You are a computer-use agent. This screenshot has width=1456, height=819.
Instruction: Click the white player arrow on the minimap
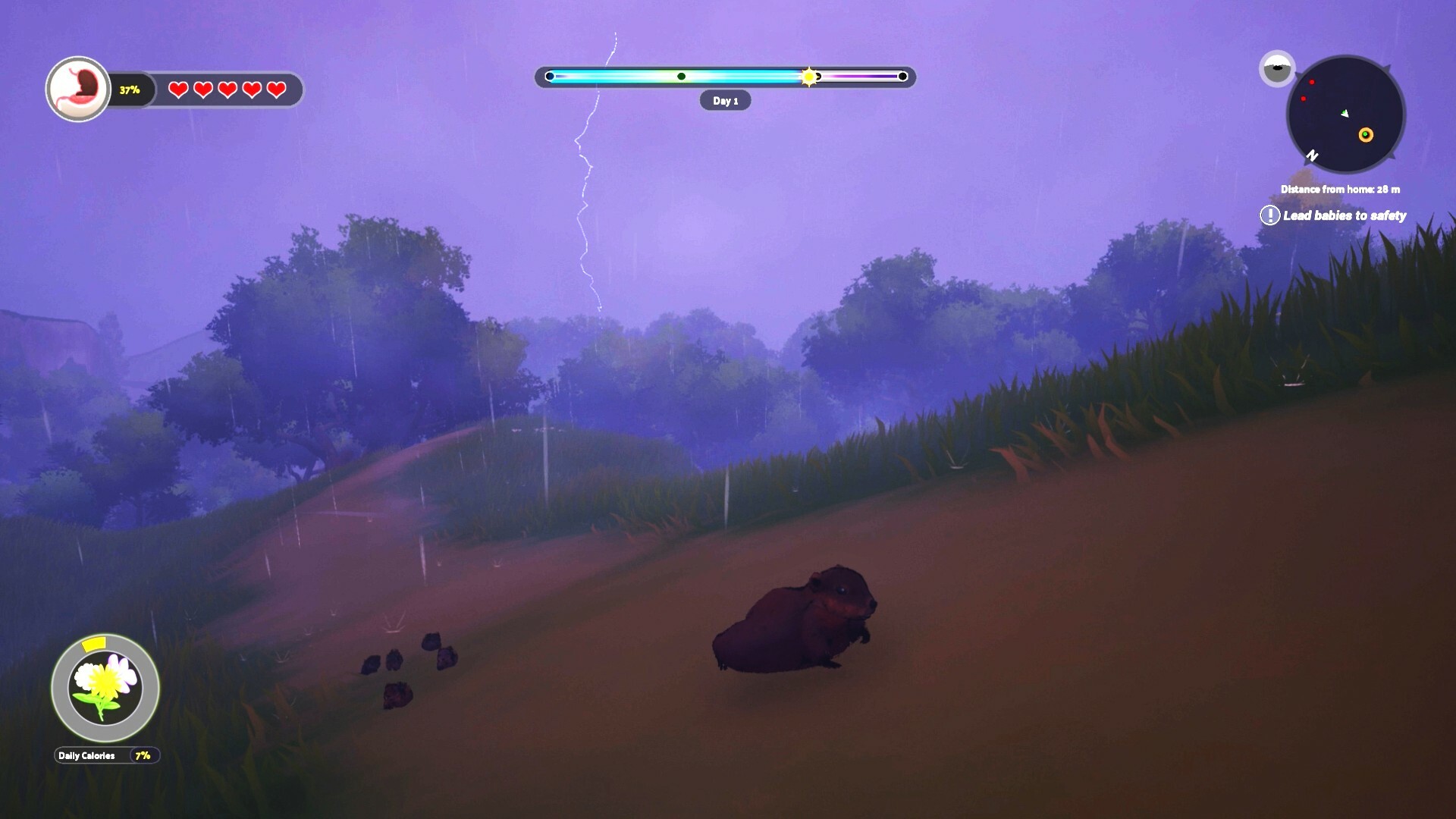(1344, 114)
